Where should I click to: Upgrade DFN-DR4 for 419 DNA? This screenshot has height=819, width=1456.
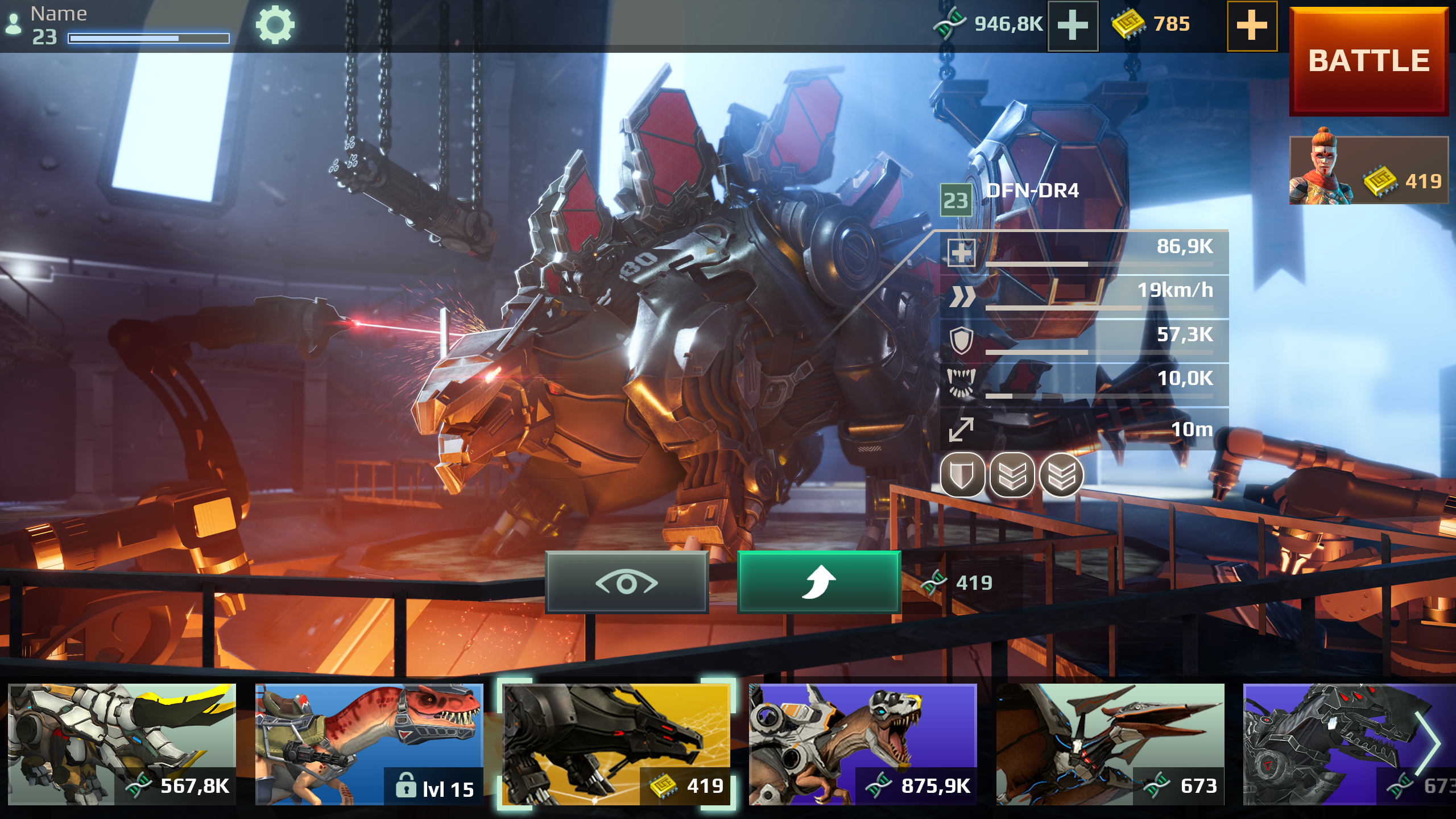coord(819,583)
